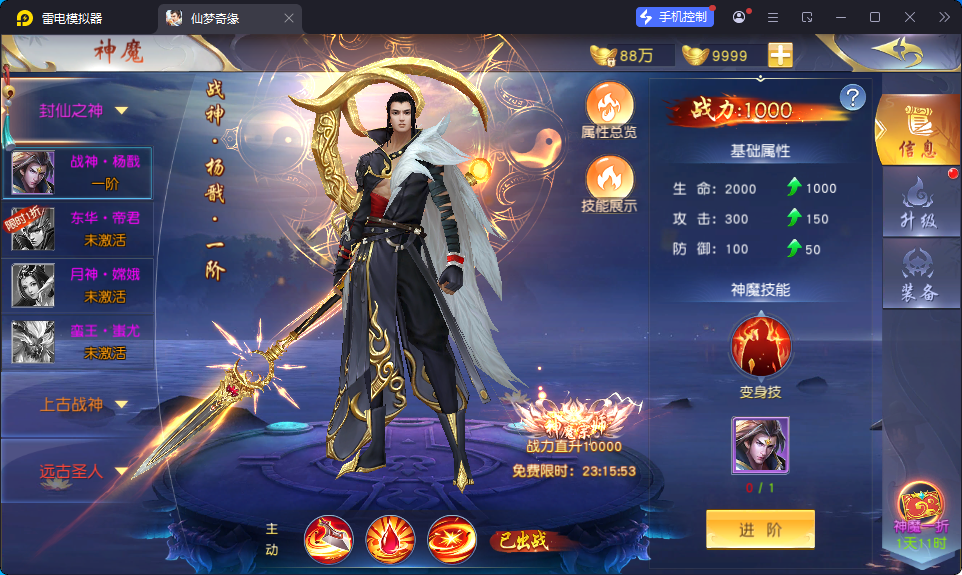Expand the 封仙之神 category

click(85, 111)
